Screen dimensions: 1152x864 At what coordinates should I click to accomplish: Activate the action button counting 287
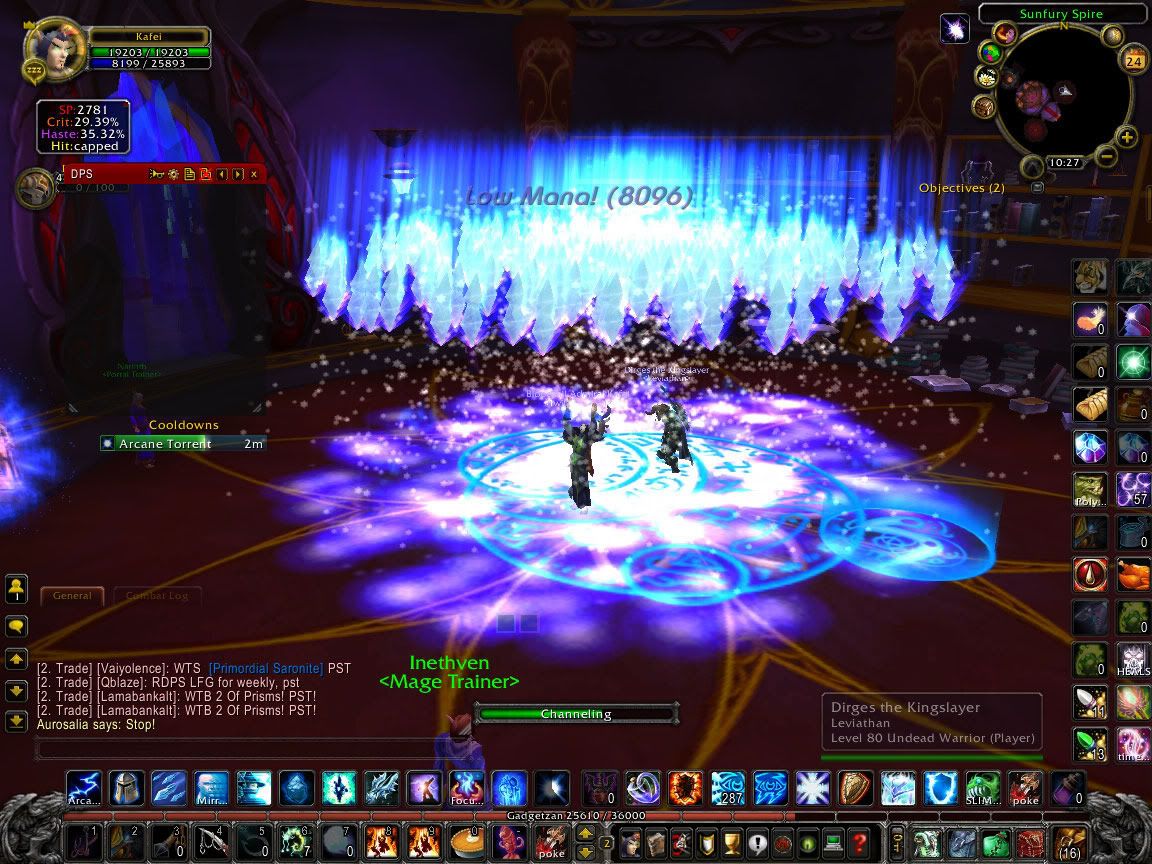click(728, 788)
